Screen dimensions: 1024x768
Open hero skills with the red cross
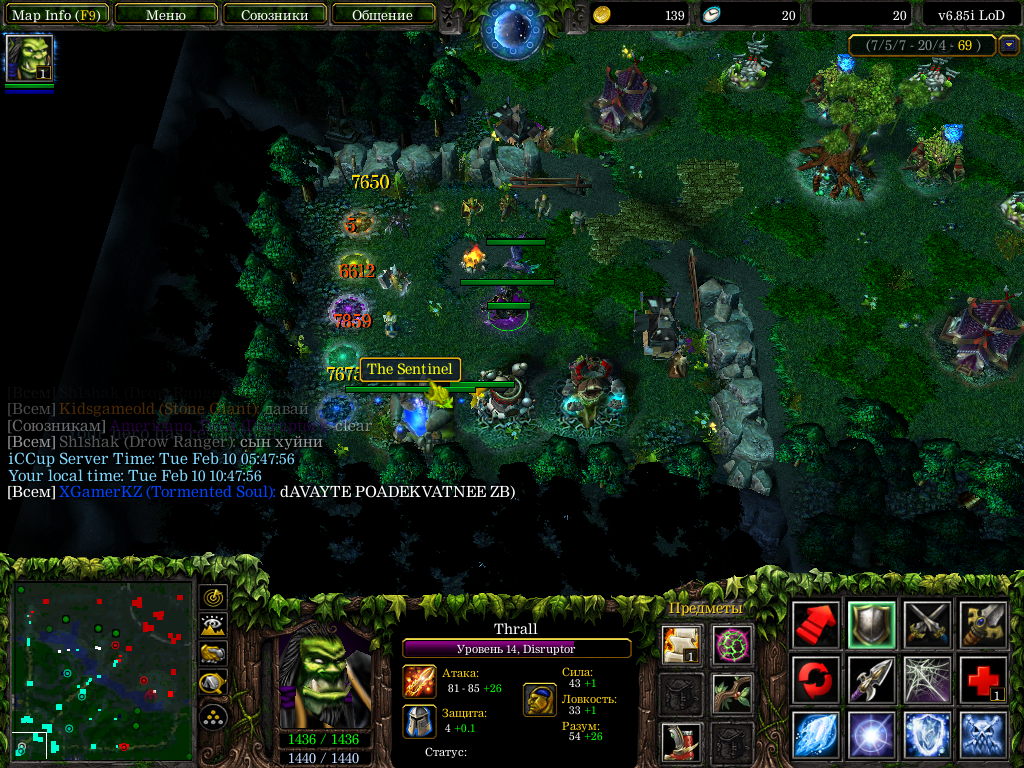[981, 679]
